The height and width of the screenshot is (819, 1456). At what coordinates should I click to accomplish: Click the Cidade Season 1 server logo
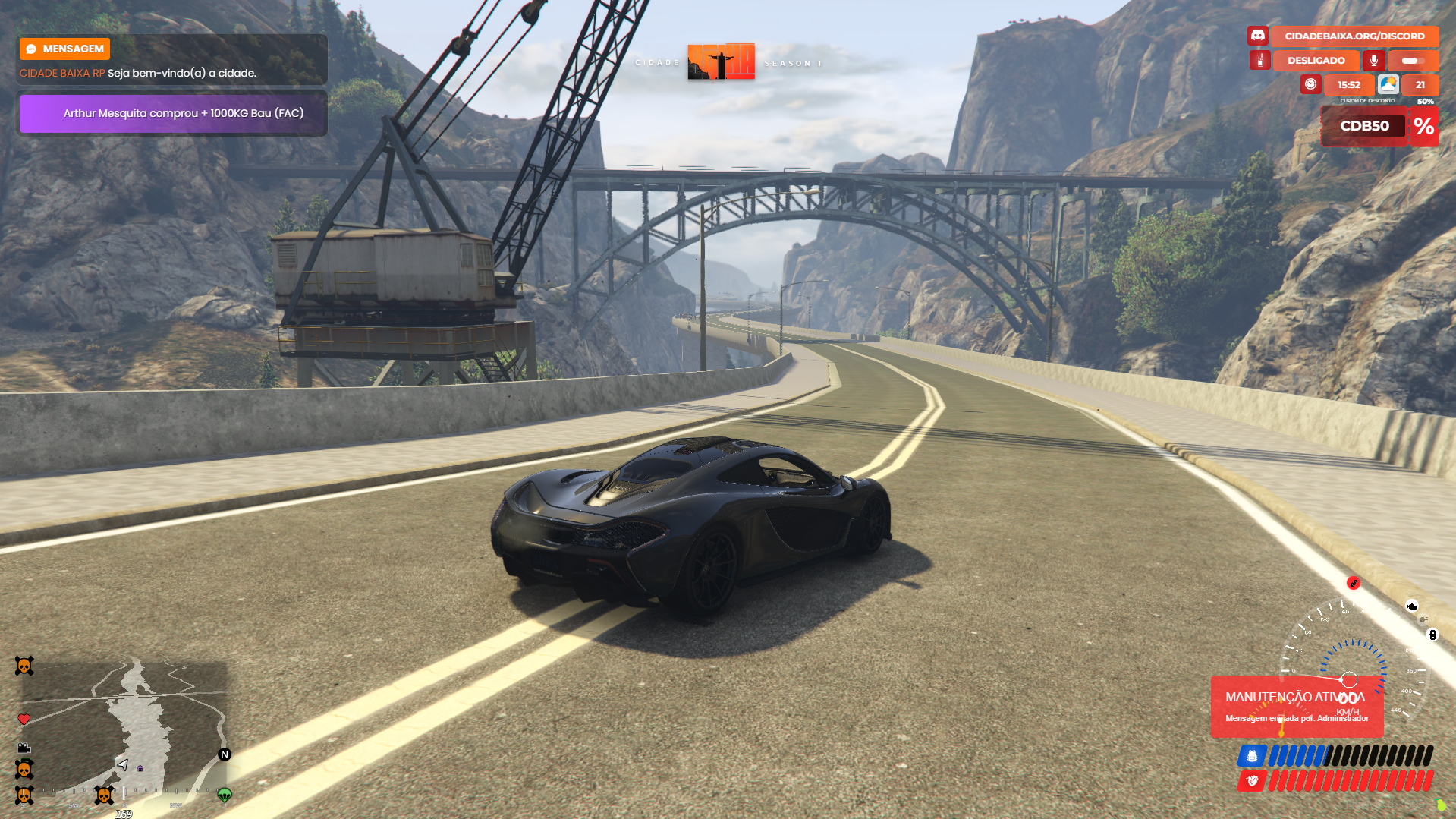721,61
